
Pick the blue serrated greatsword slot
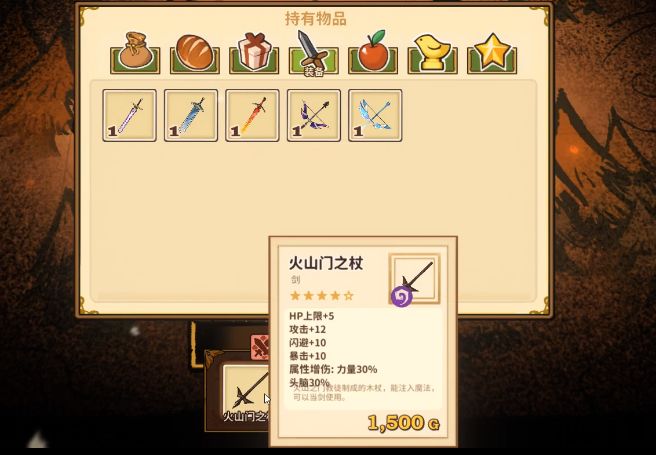(190, 115)
